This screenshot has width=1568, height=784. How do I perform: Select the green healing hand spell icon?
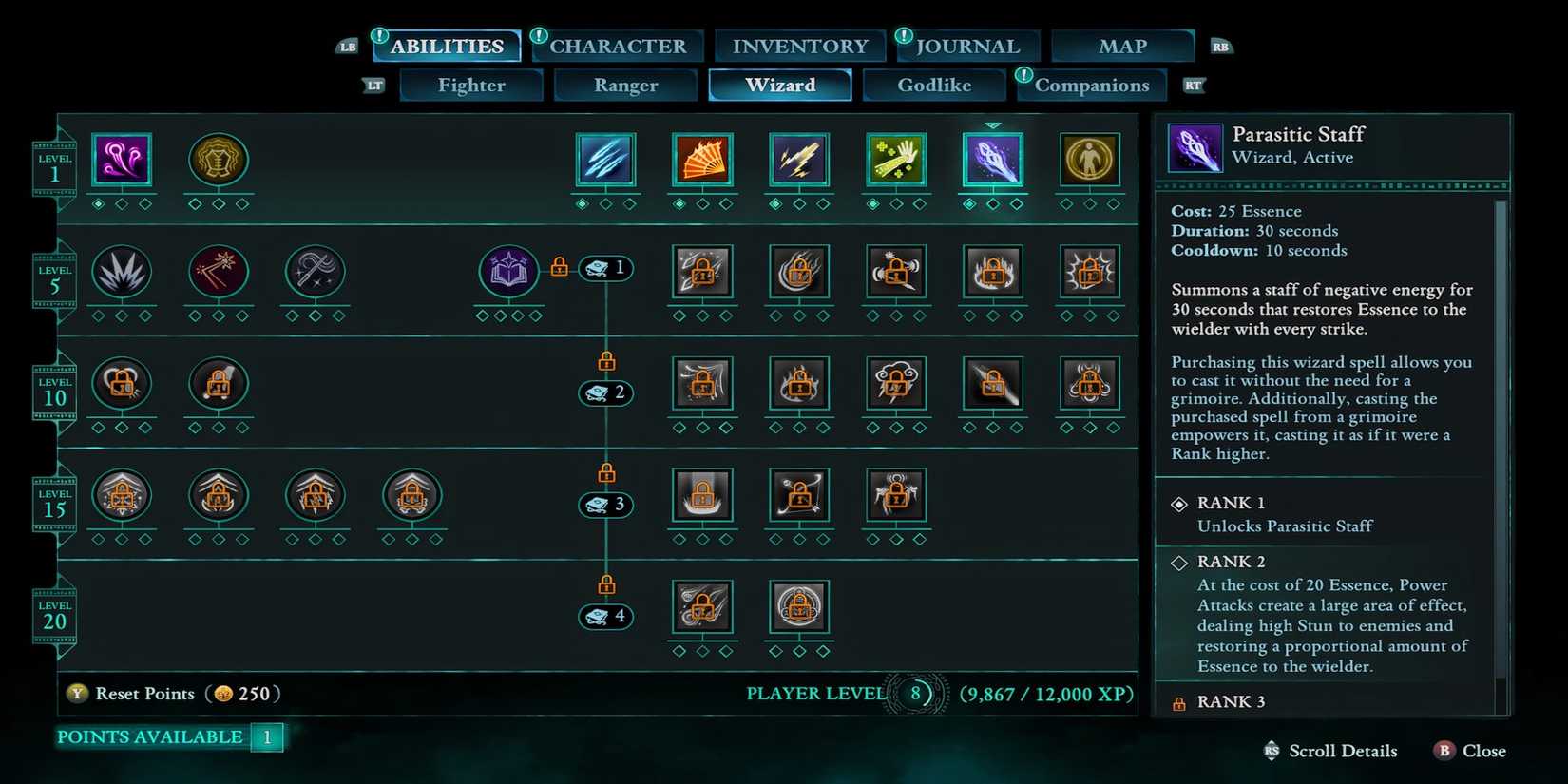896,160
